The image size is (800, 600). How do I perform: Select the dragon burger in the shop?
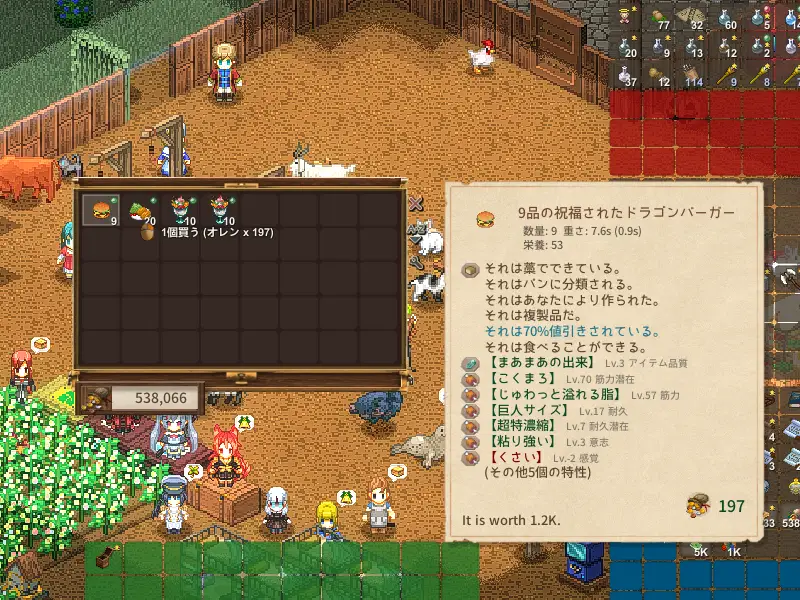pyautogui.click(x=101, y=210)
